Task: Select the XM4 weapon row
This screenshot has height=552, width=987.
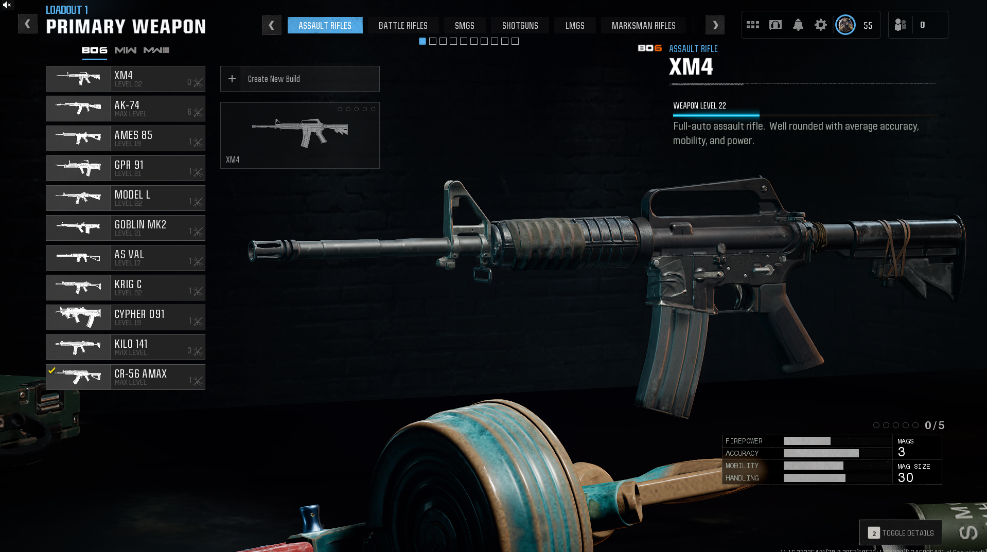Action: point(125,78)
